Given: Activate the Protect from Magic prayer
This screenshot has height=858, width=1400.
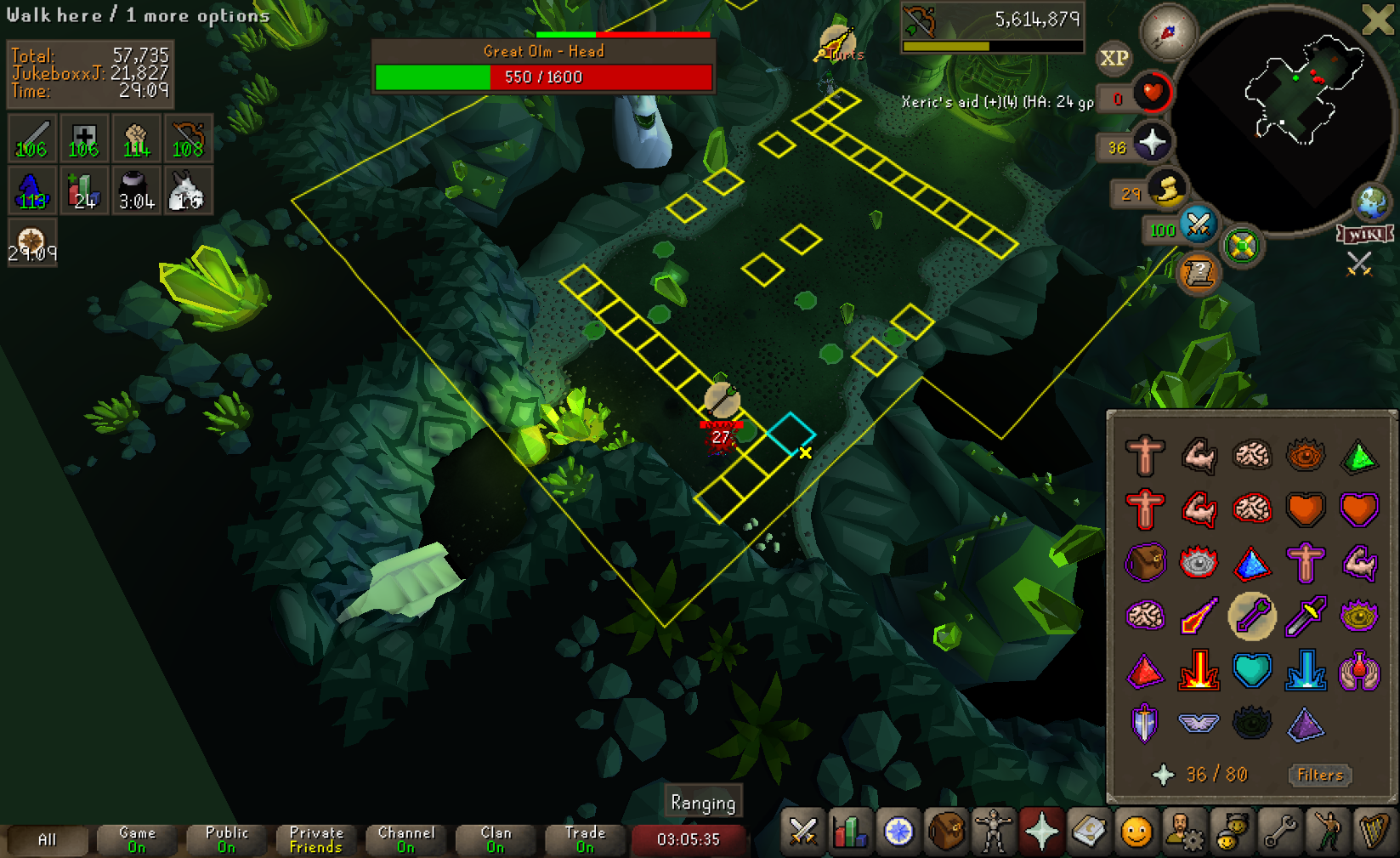Looking at the screenshot, I should (x=1197, y=617).
